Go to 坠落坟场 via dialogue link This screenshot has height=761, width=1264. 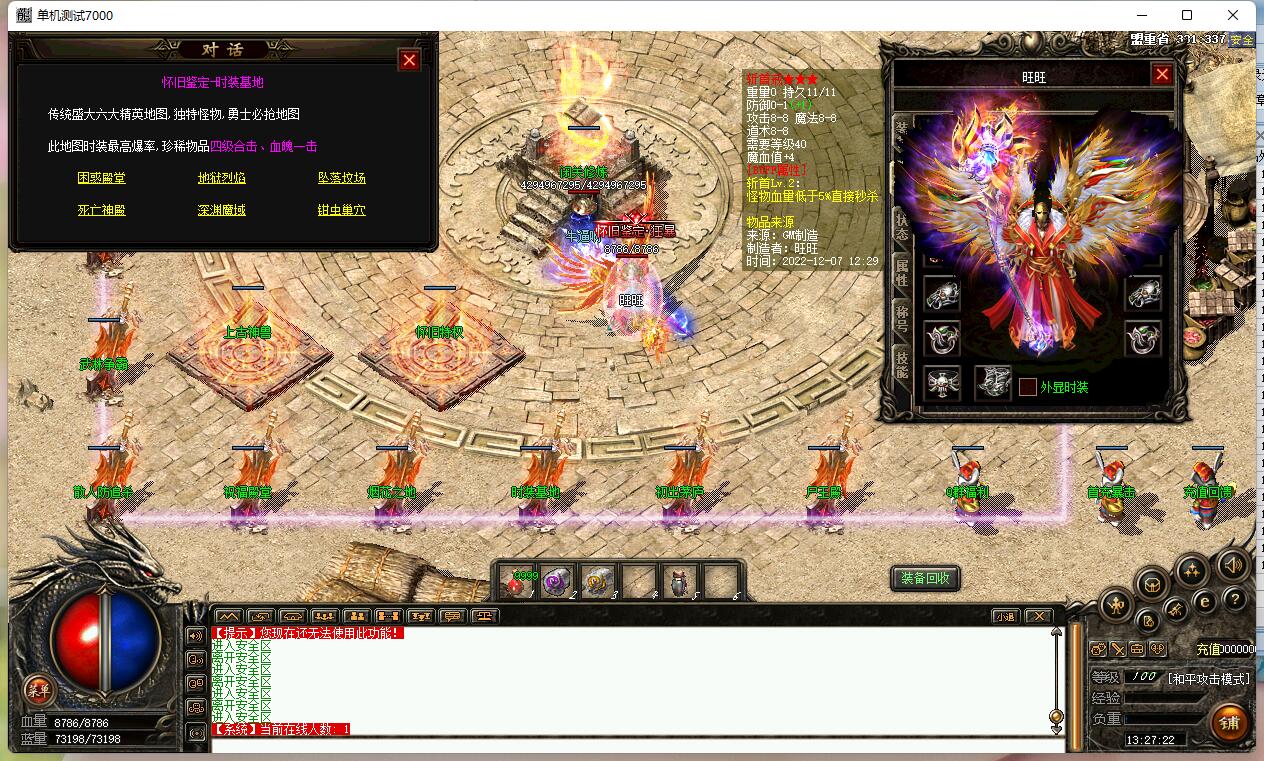pos(342,178)
